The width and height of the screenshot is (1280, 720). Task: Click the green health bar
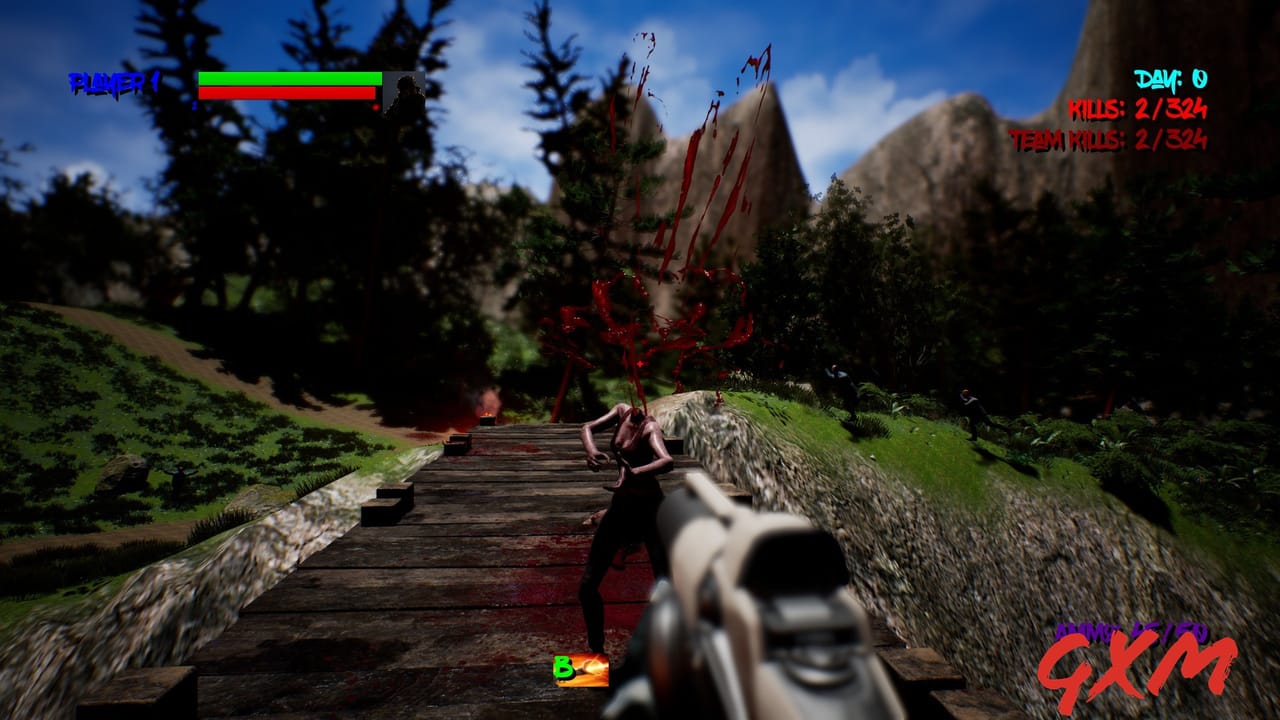tap(290, 77)
